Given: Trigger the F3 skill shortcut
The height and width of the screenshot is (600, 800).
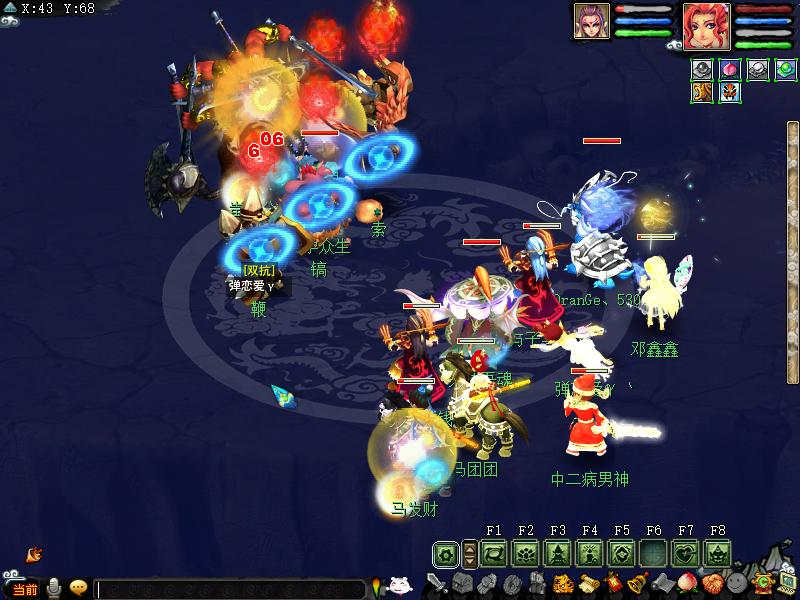Looking at the screenshot, I should click(x=558, y=553).
